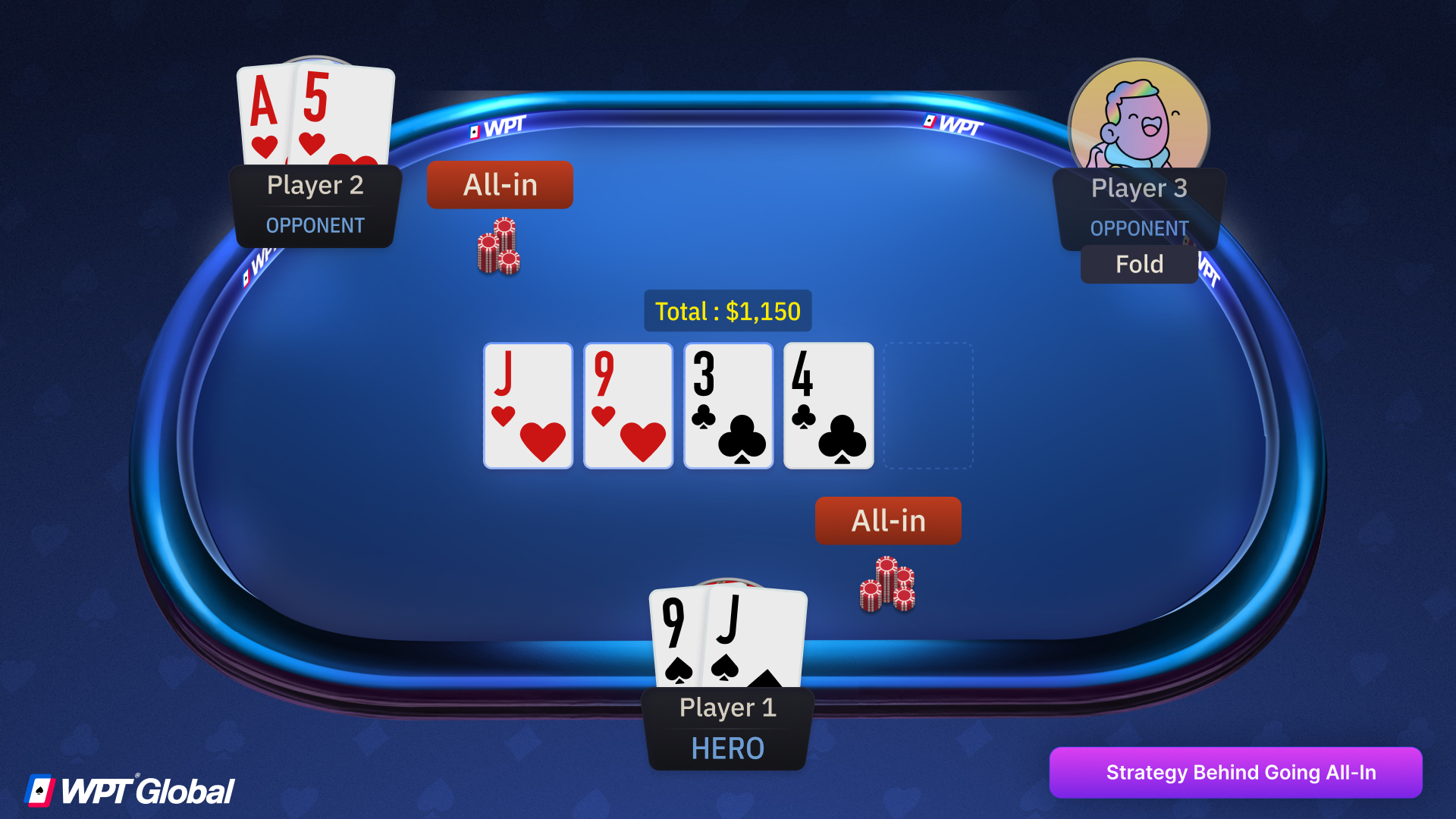Click Player 2's red chip stack
Image resolution: width=1456 pixels, height=819 pixels.
499,248
